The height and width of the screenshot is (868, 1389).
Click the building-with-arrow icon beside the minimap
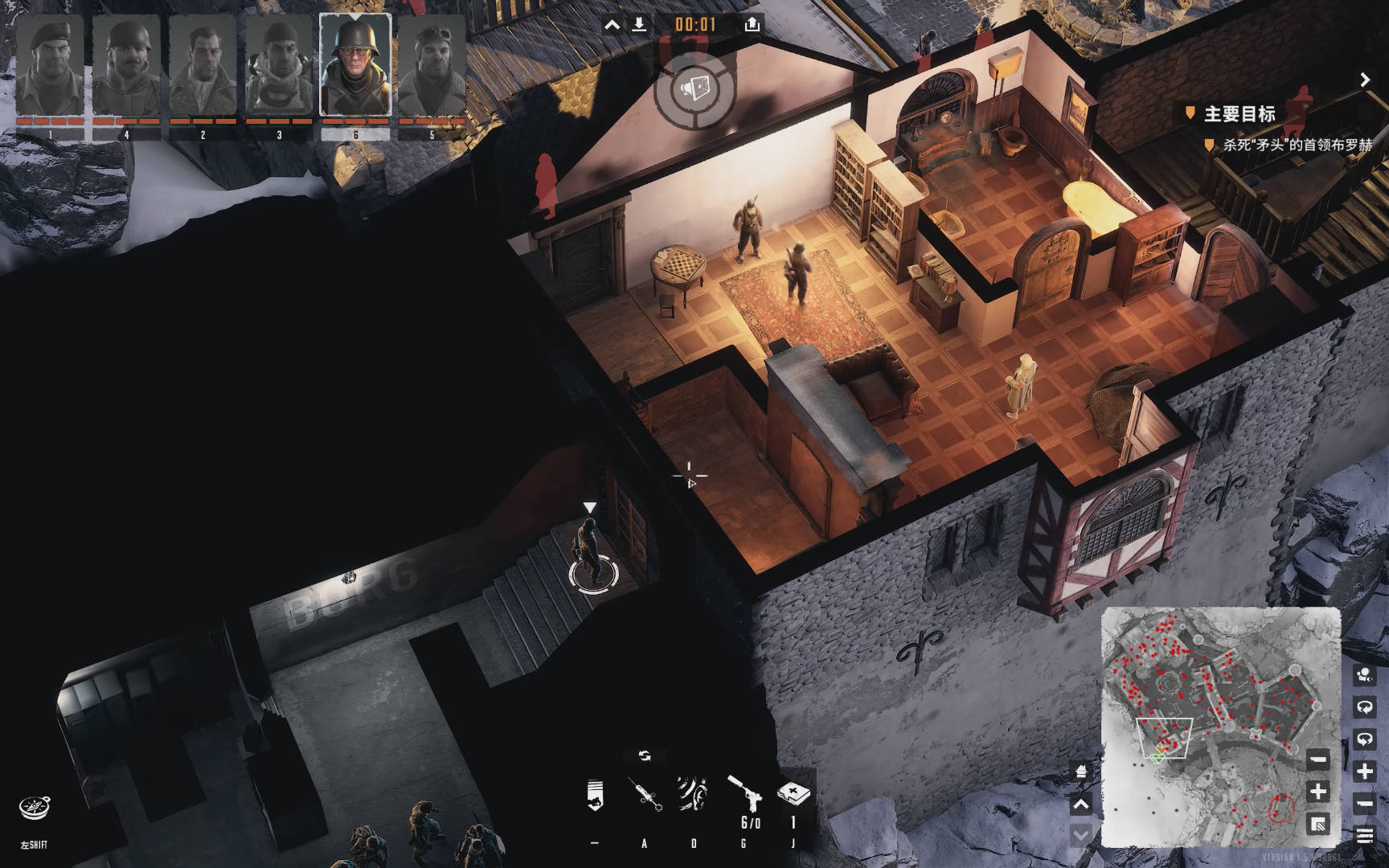1081,773
